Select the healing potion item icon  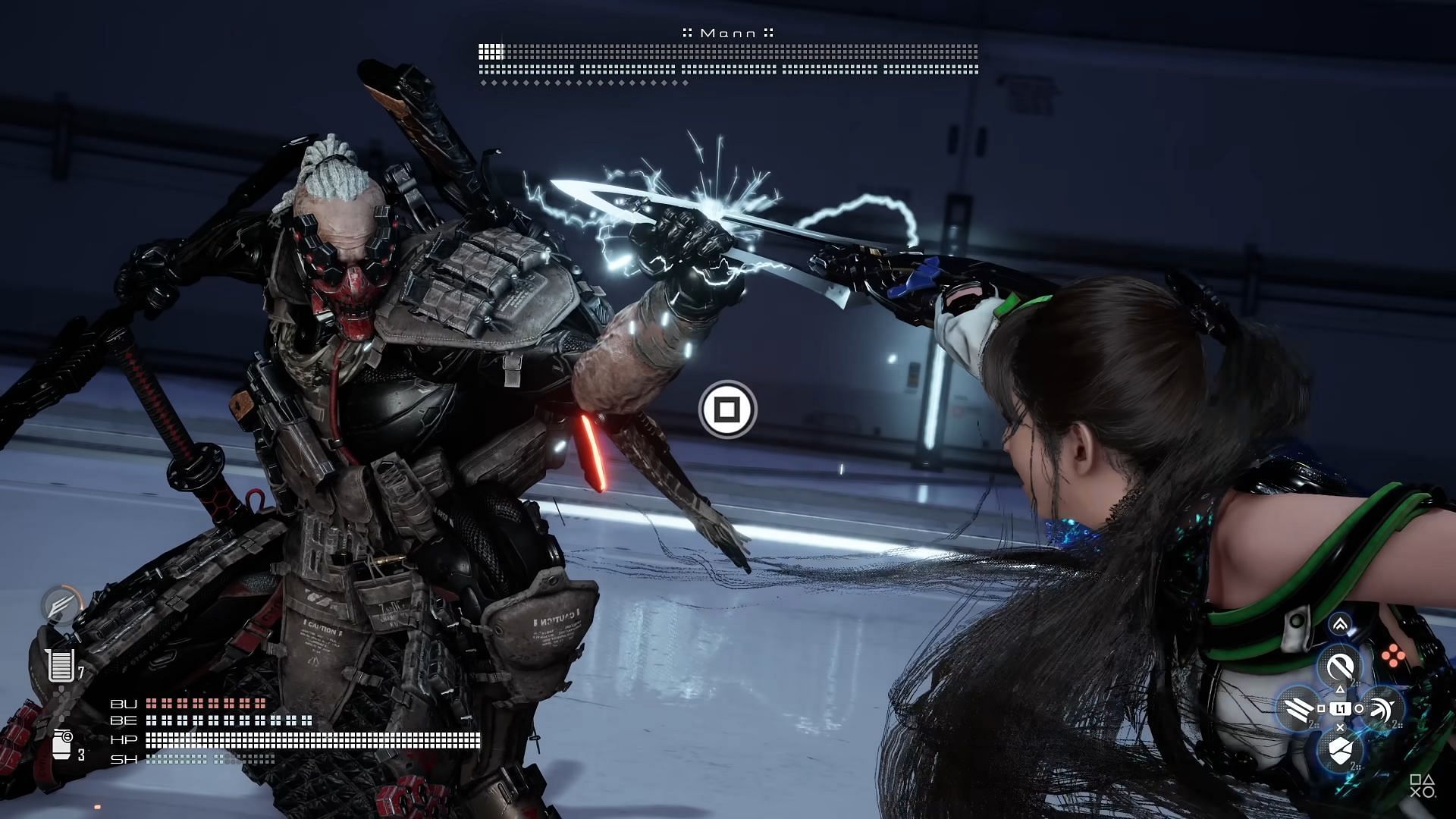(x=60, y=665)
